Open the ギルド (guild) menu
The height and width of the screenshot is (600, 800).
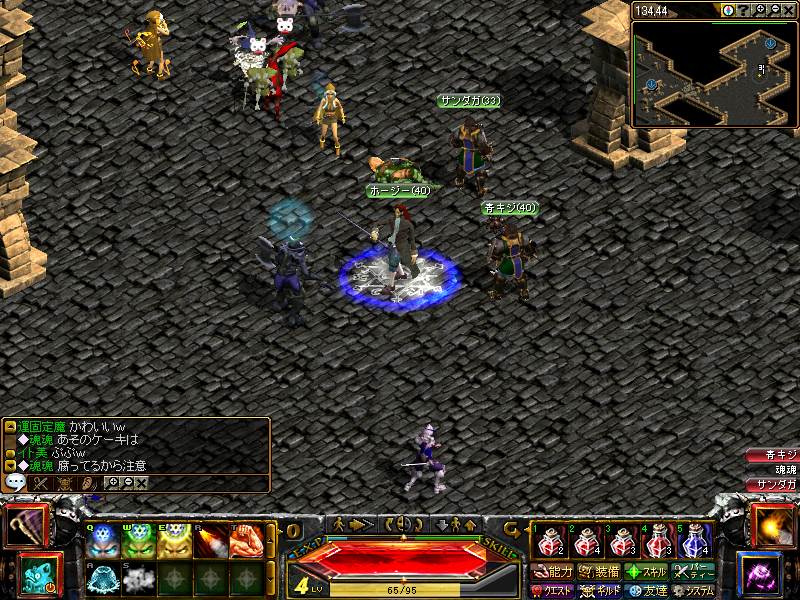pyautogui.click(x=600, y=591)
